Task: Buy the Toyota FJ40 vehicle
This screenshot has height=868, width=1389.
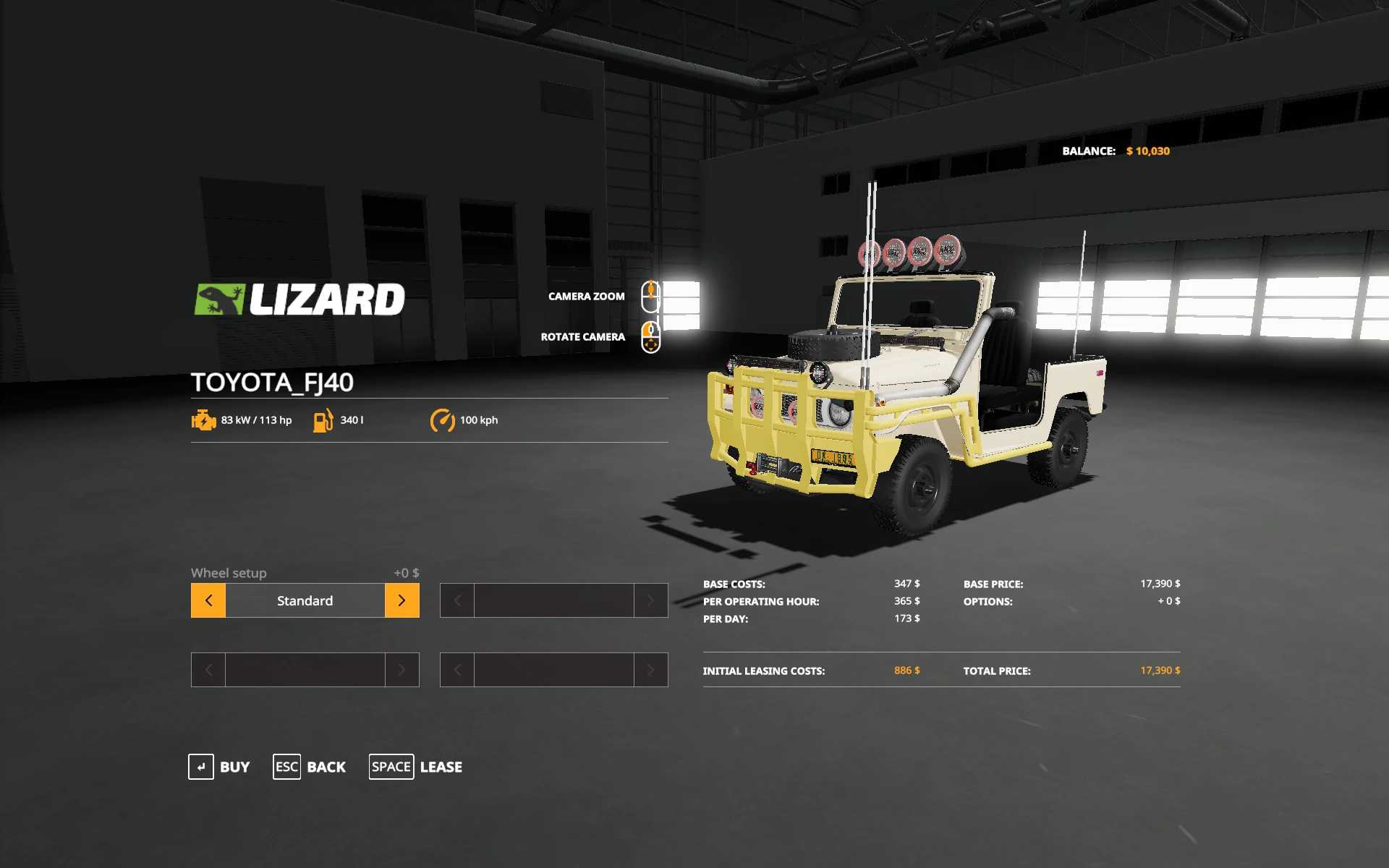Action: click(x=219, y=767)
